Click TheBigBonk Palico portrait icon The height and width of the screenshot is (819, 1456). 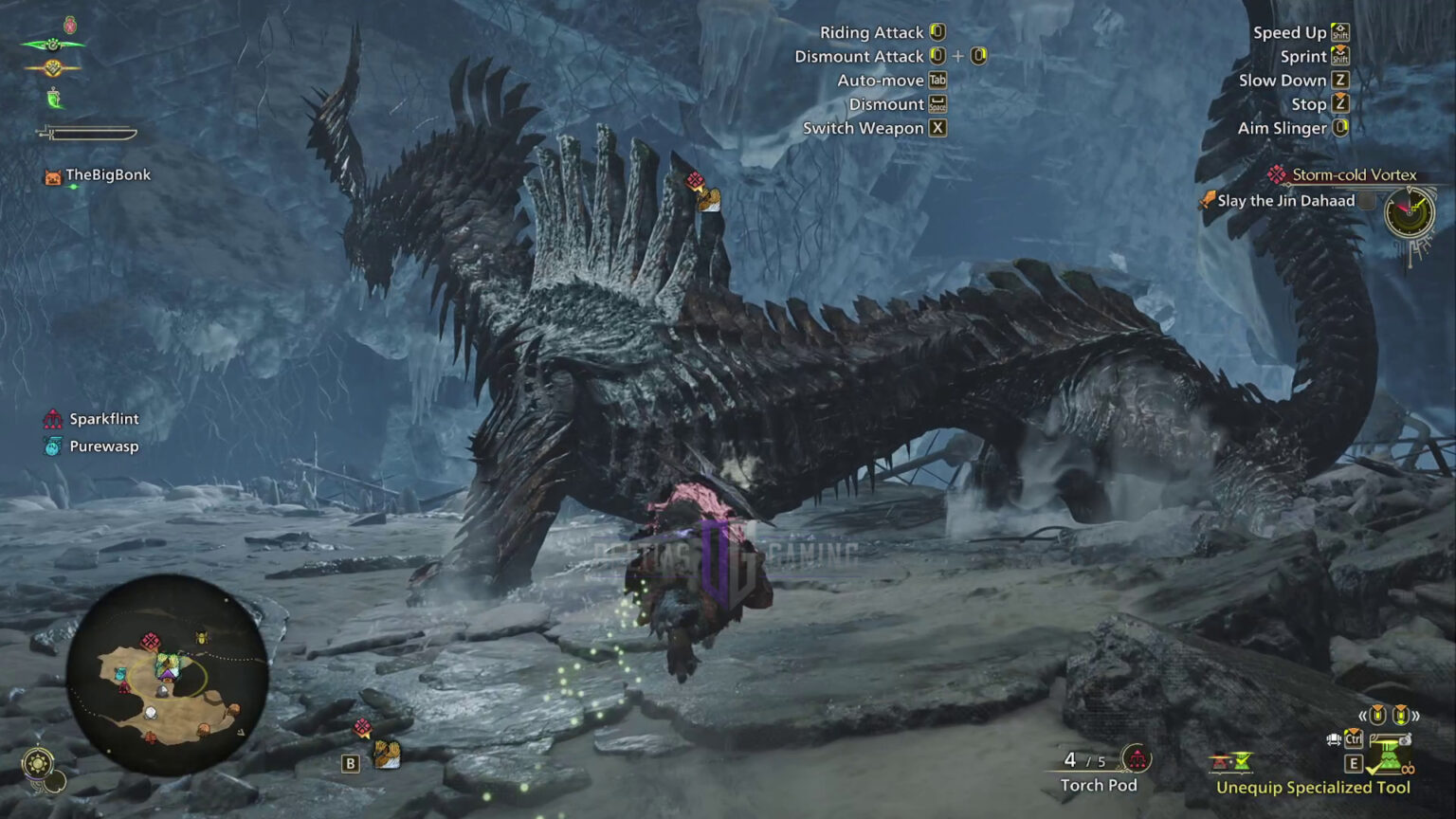click(x=52, y=174)
